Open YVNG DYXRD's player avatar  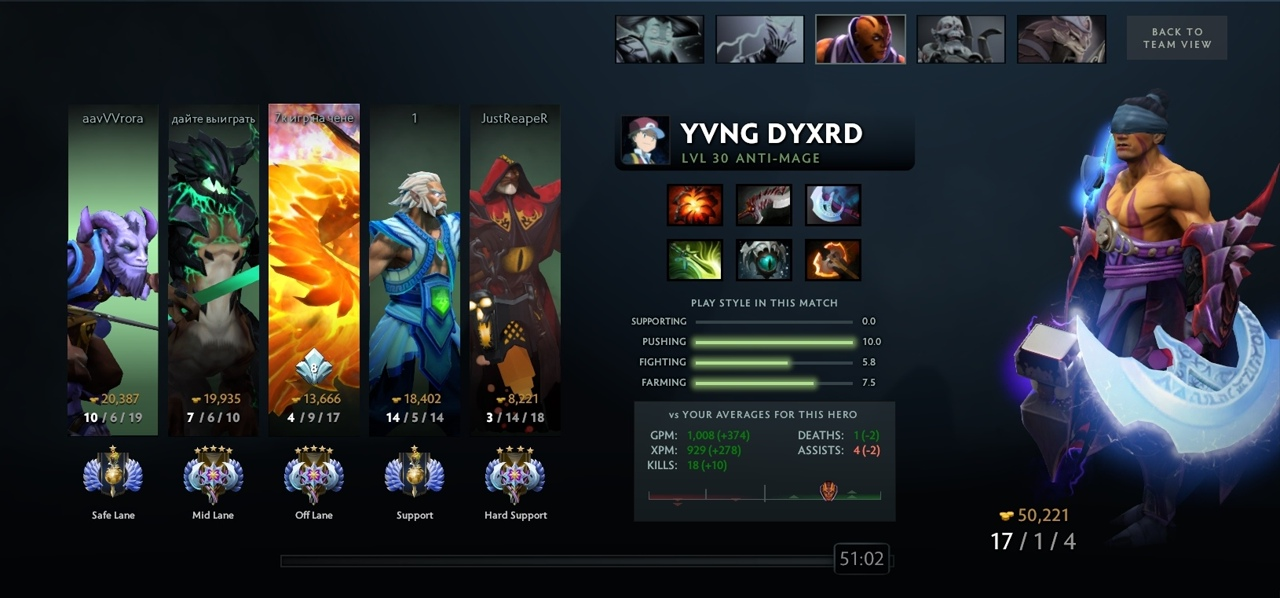click(645, 140)
